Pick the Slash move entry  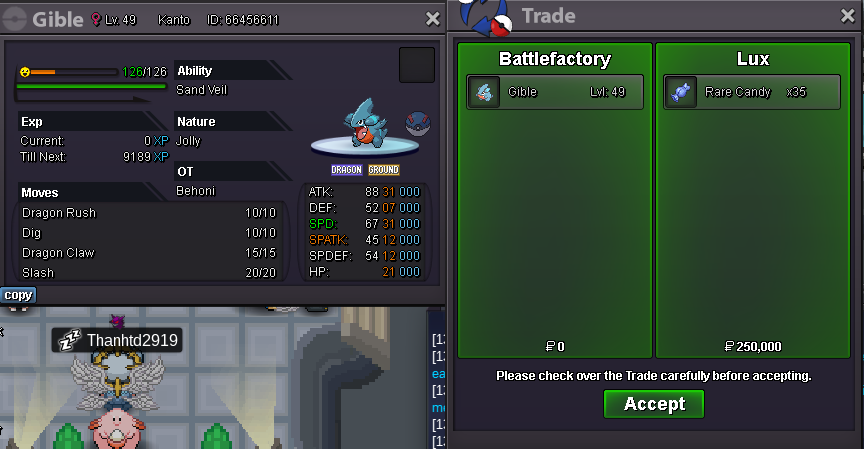150,273
